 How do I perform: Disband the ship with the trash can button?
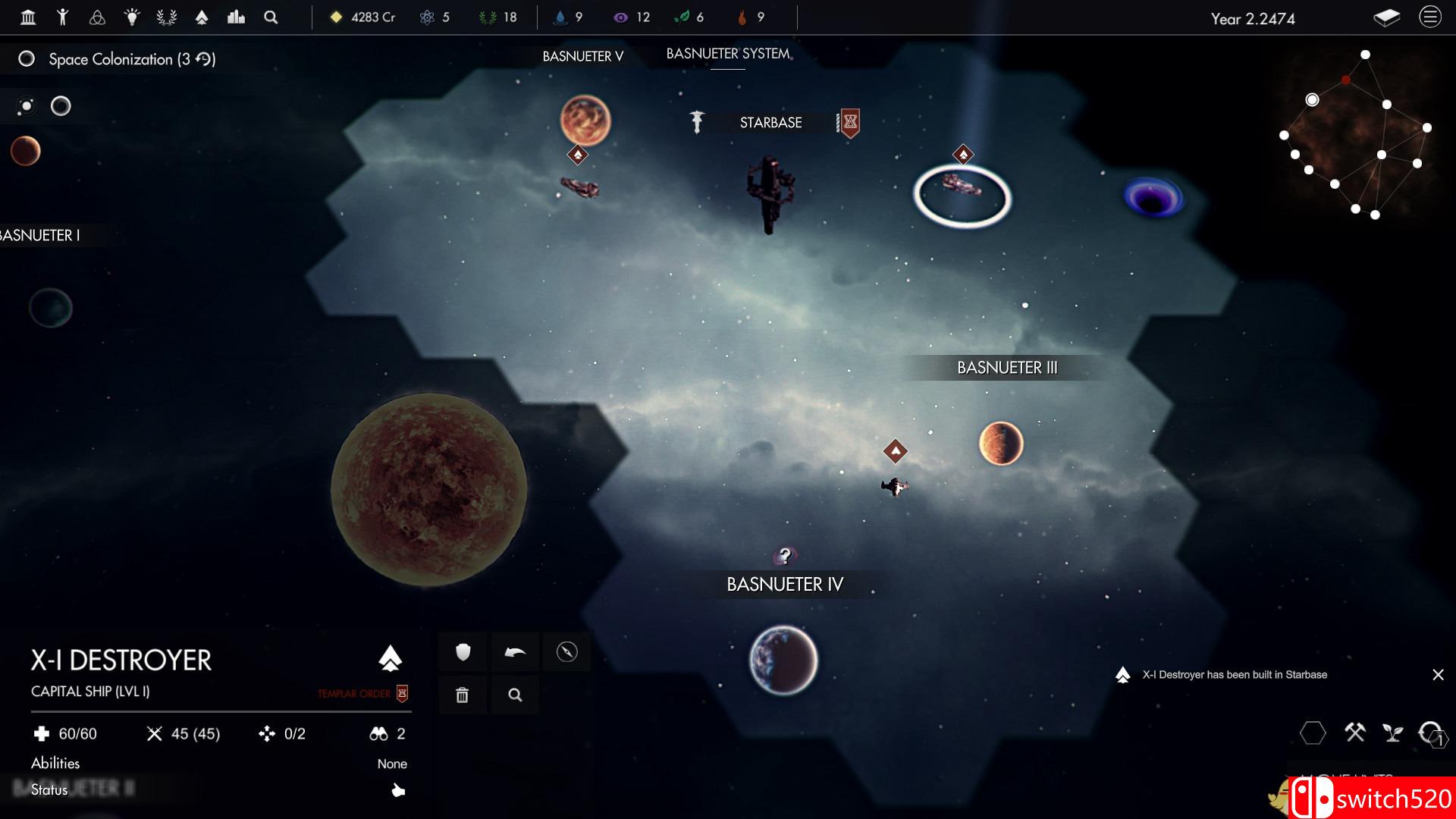point(463,695)
